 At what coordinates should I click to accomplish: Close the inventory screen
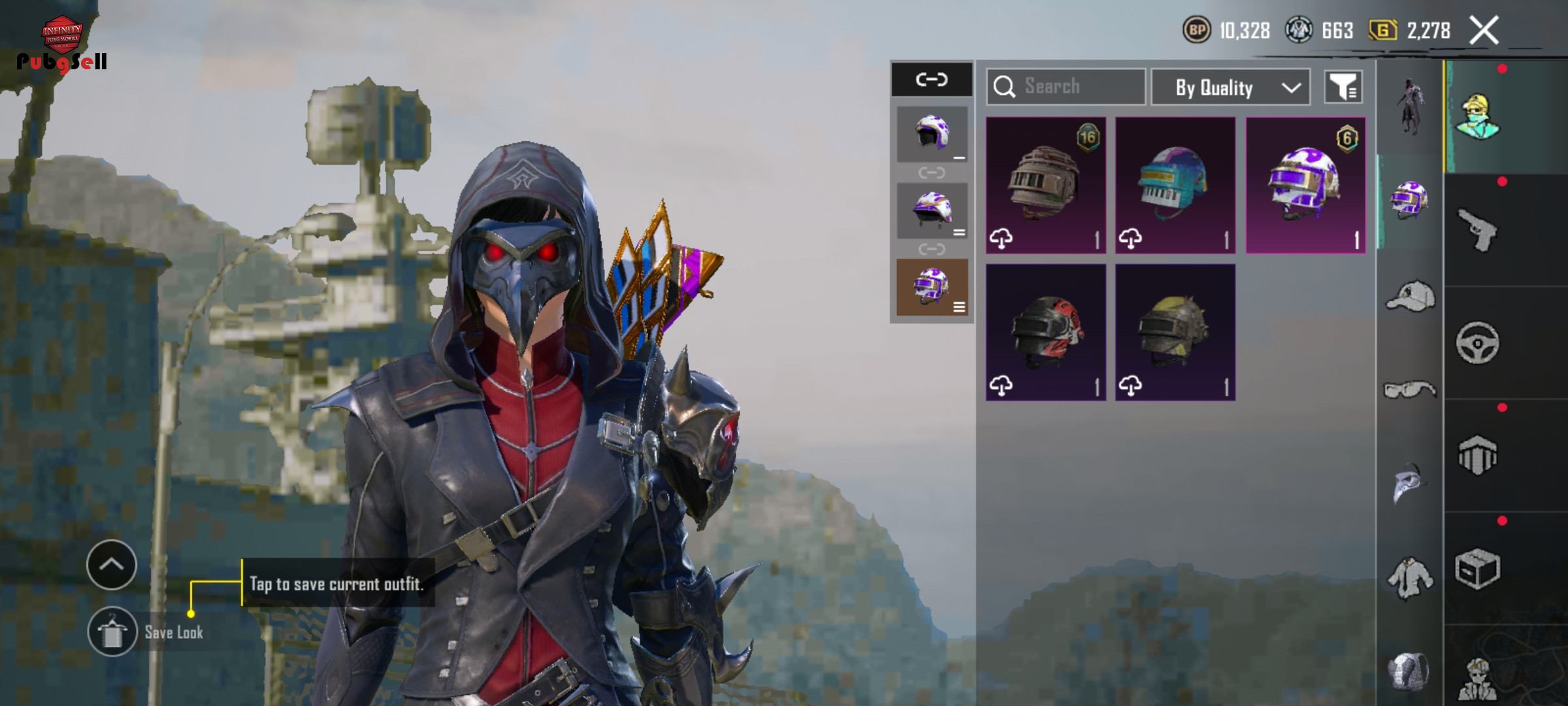coord(1484,31)
